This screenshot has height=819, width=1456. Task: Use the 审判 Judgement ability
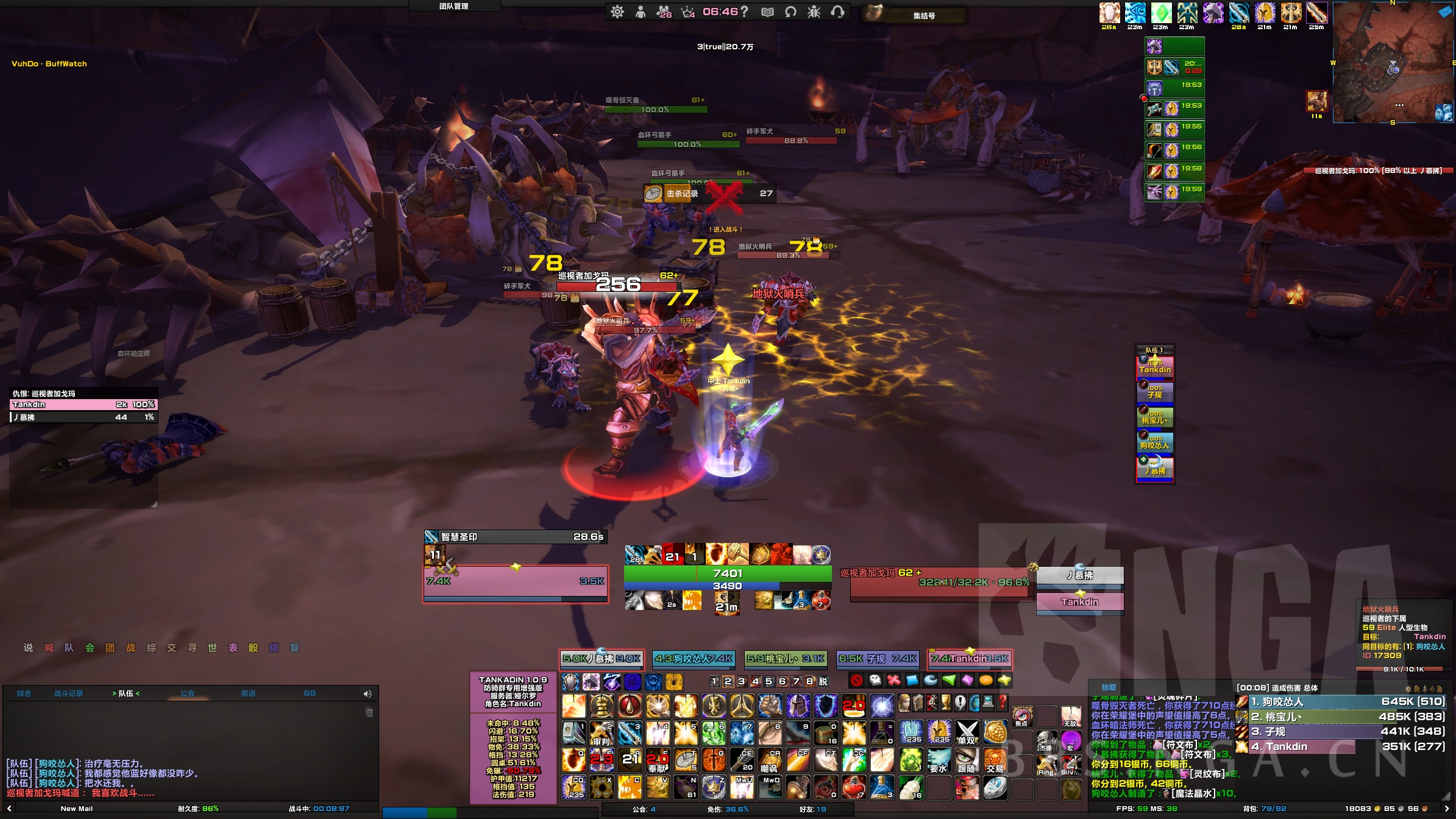pos(601,733)
